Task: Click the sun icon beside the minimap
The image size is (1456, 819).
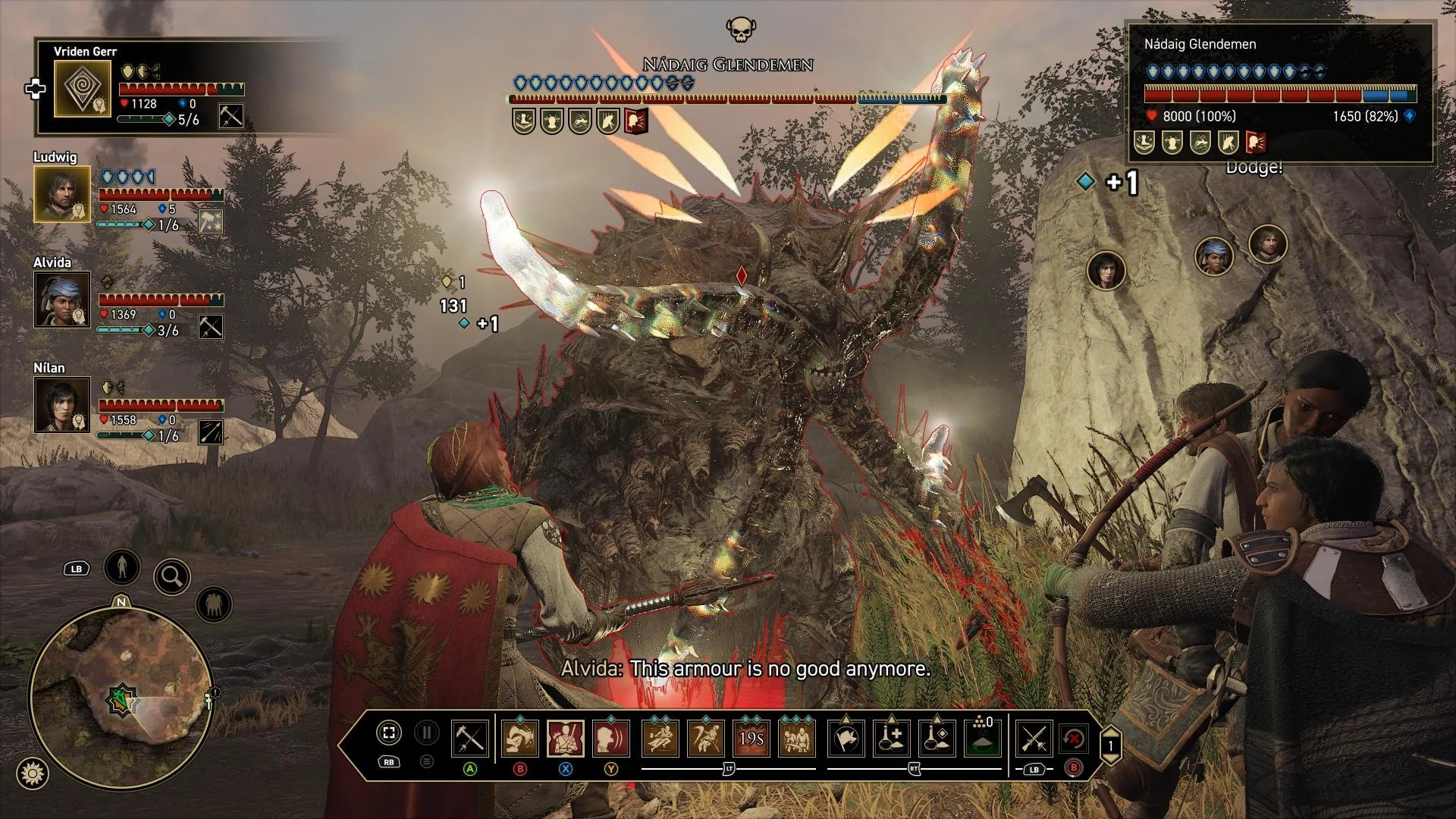Action: click(32, 773)
